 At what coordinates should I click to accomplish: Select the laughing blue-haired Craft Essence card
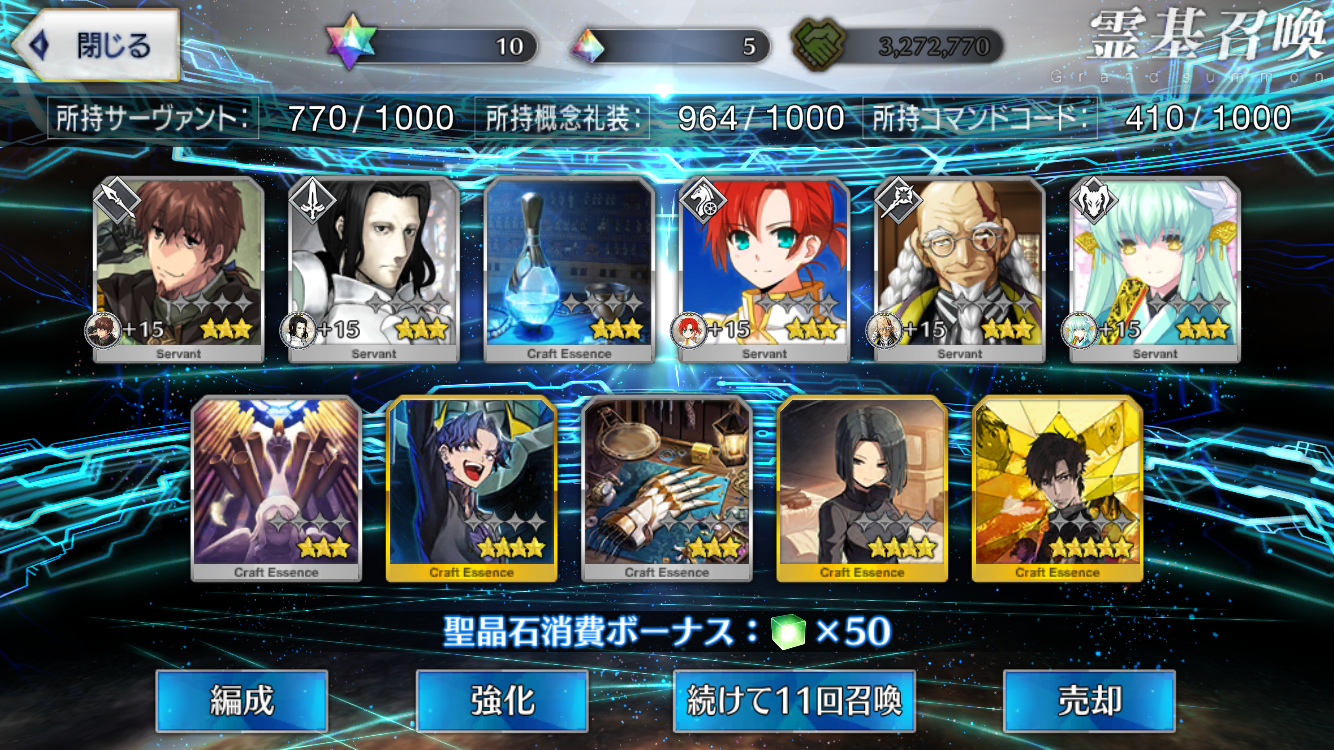click(x=472, y=487)
